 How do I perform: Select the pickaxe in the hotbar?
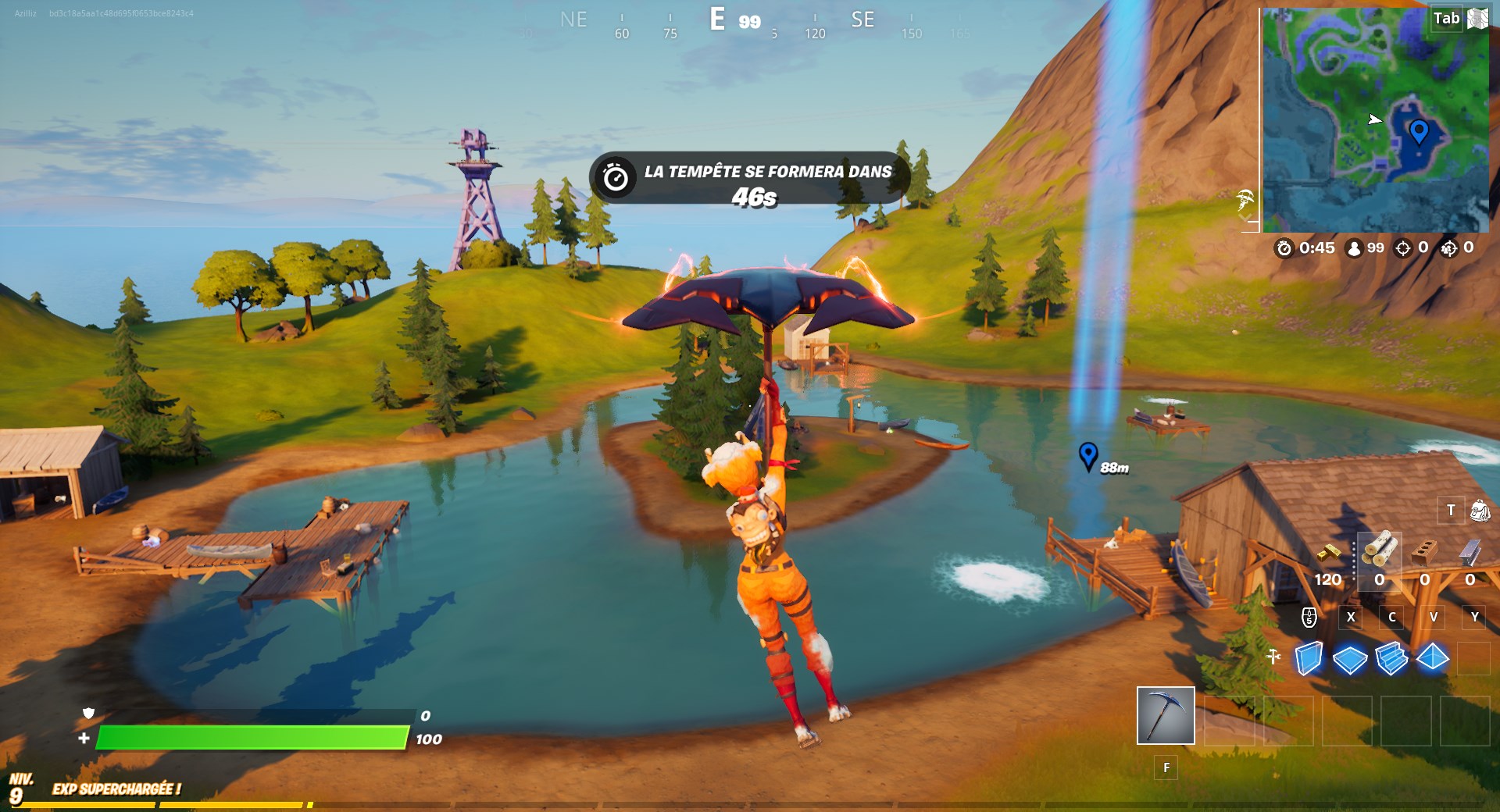coord(1166,717)
